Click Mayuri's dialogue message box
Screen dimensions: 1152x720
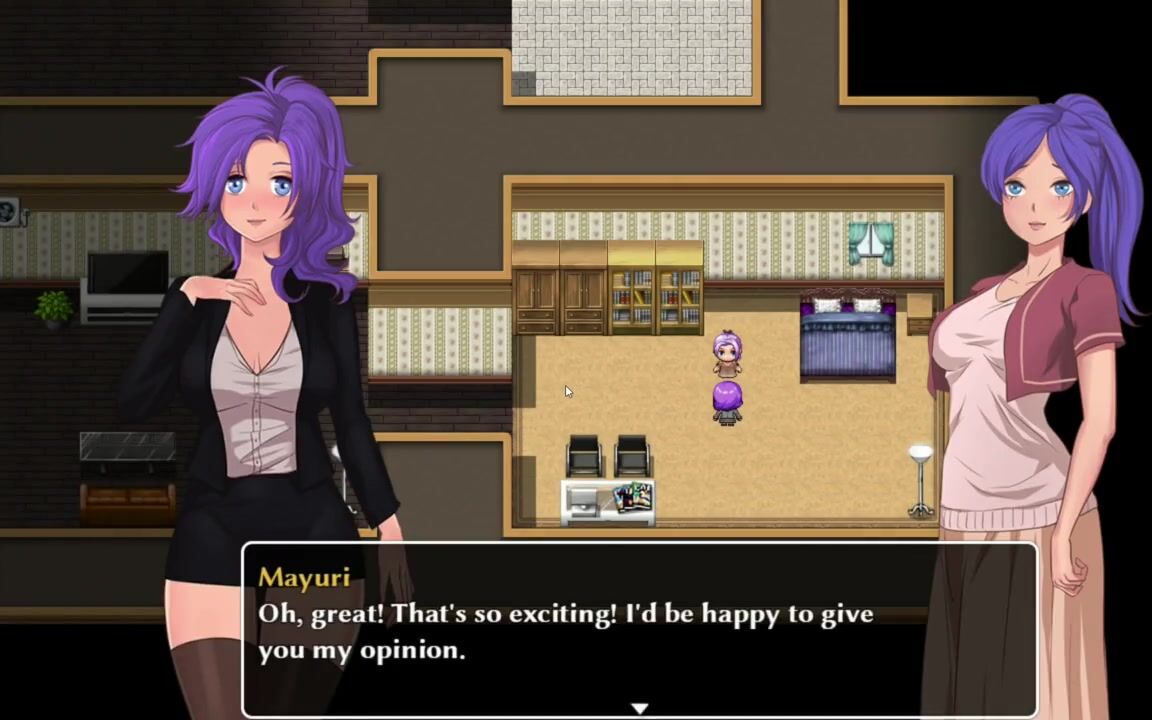(x=640, y=630)
